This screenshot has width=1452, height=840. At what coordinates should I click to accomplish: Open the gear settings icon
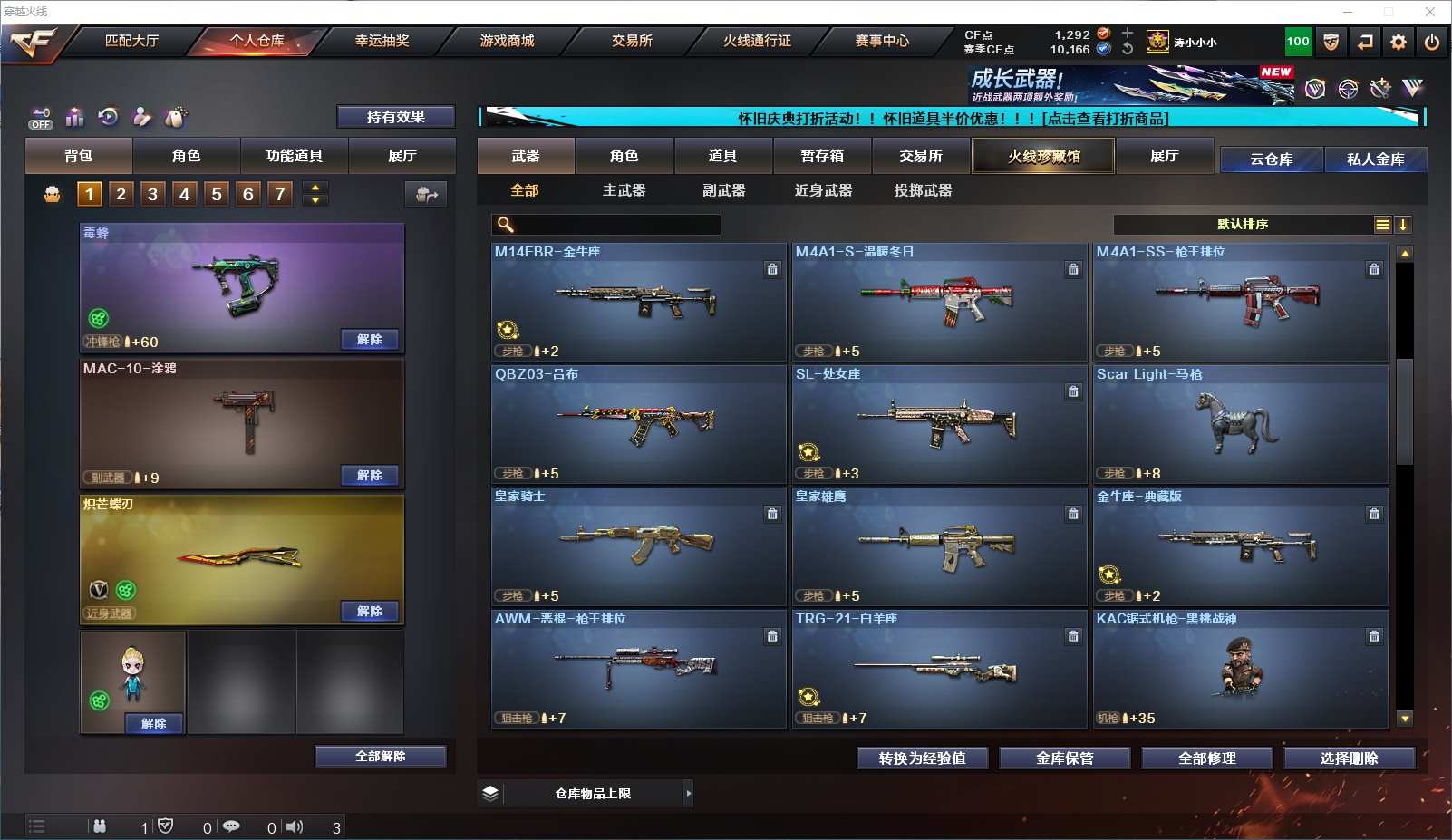(1399, 42)
